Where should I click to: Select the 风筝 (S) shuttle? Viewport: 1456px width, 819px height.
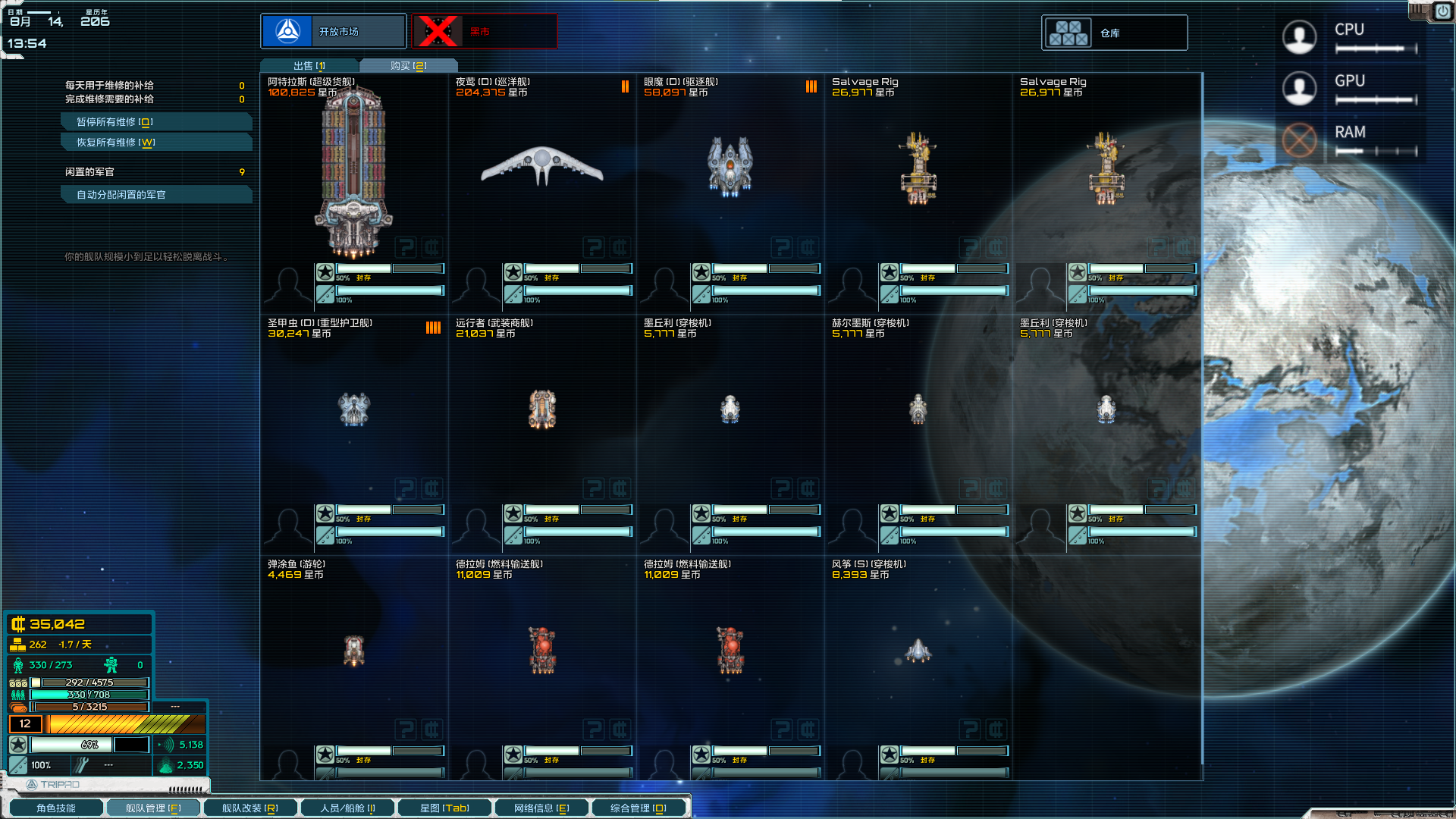918,650
